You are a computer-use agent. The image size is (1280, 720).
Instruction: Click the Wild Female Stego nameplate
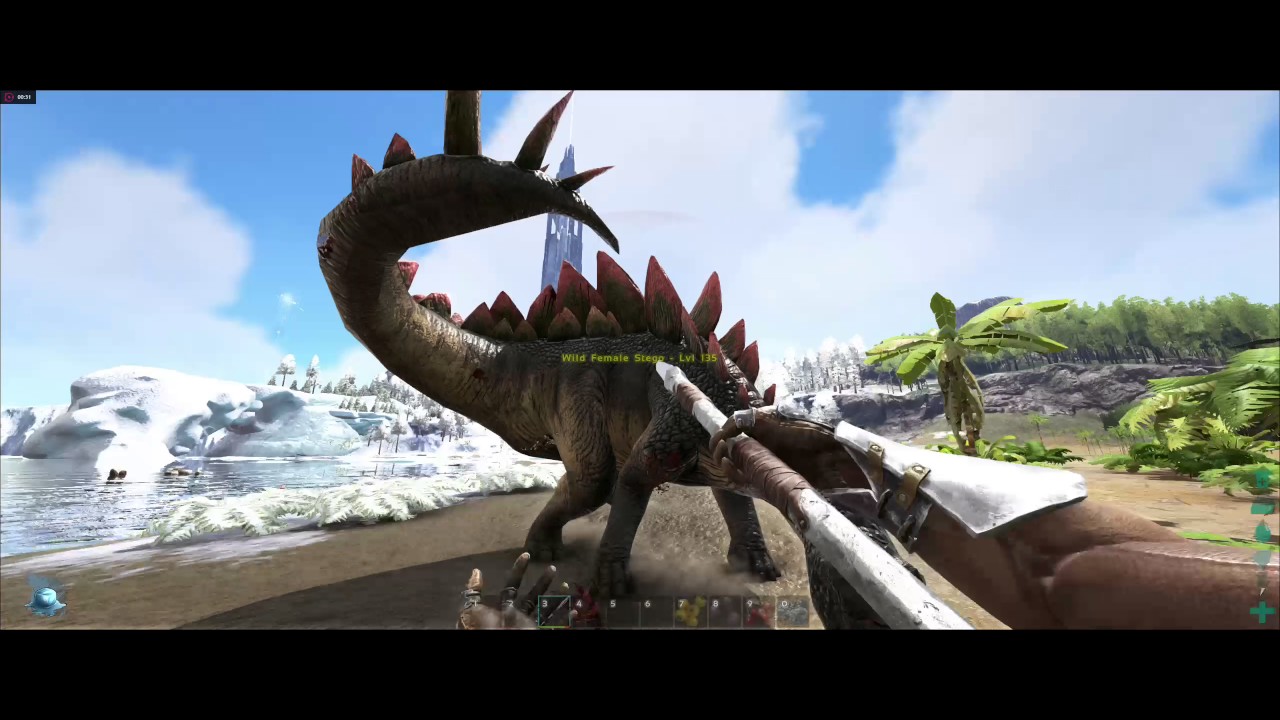tap(639, 357)
